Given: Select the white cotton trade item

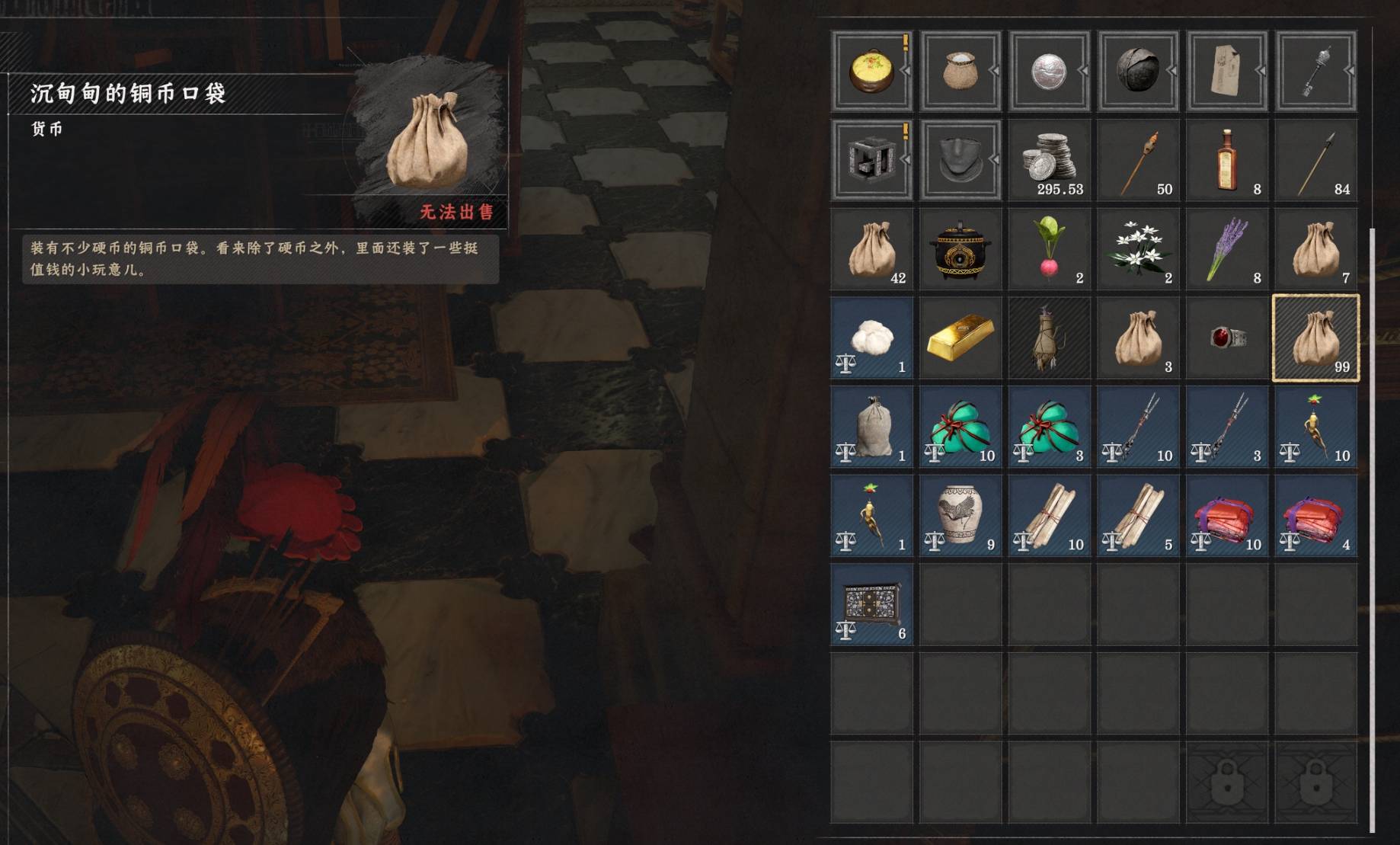Looking at the screenshot, I should (x=871, y=339).
